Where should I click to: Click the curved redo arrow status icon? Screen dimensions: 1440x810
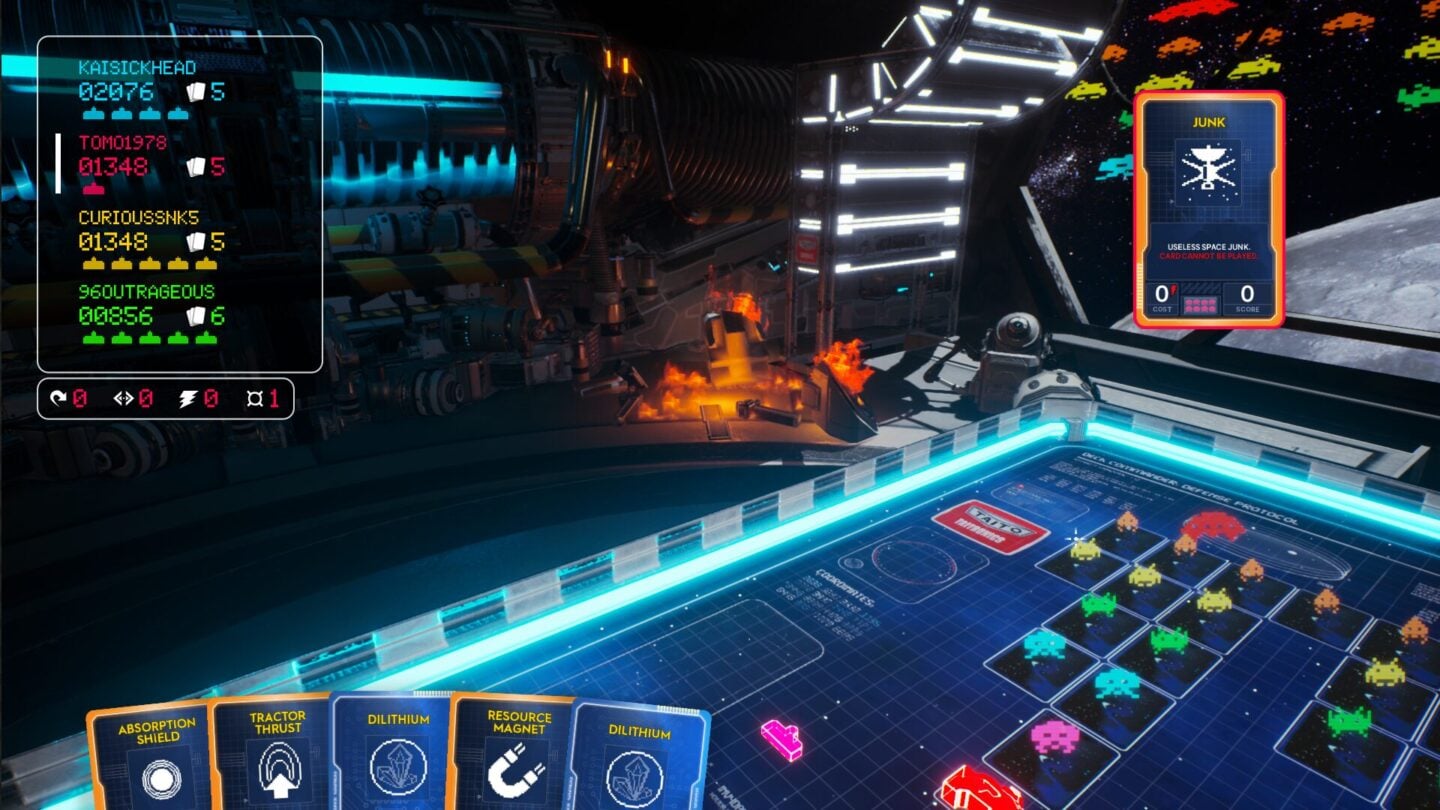click(x=58, y=396)
